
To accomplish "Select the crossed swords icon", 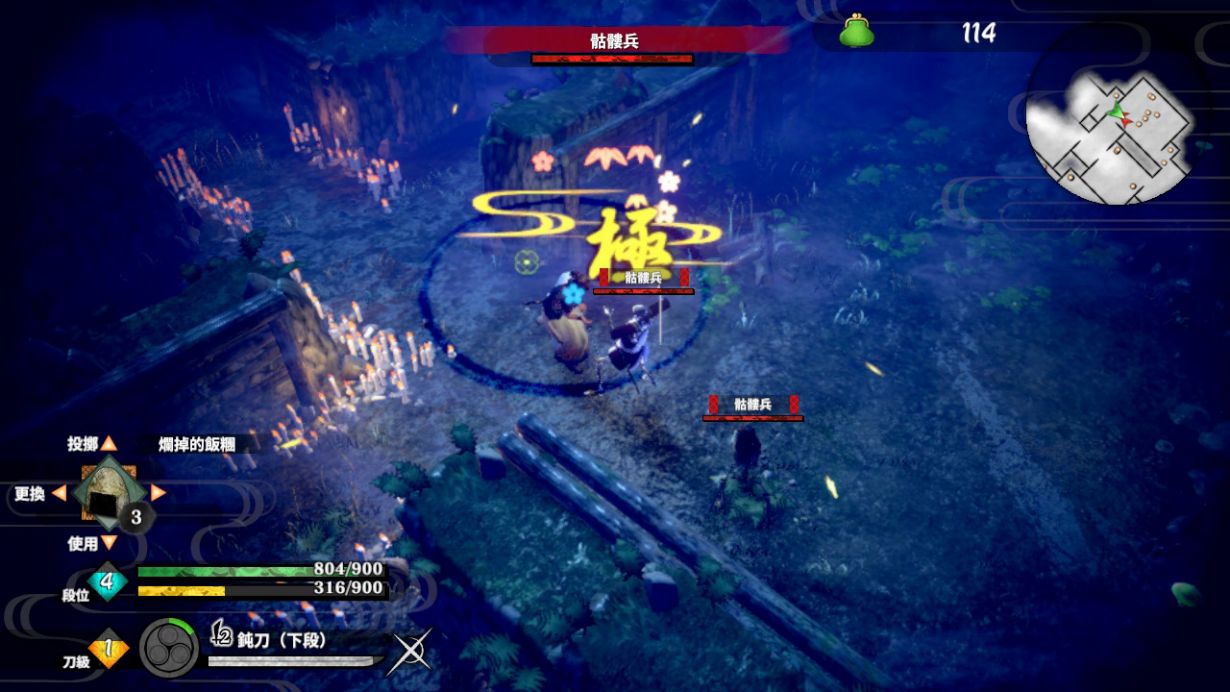I will (x=411, y=650).
